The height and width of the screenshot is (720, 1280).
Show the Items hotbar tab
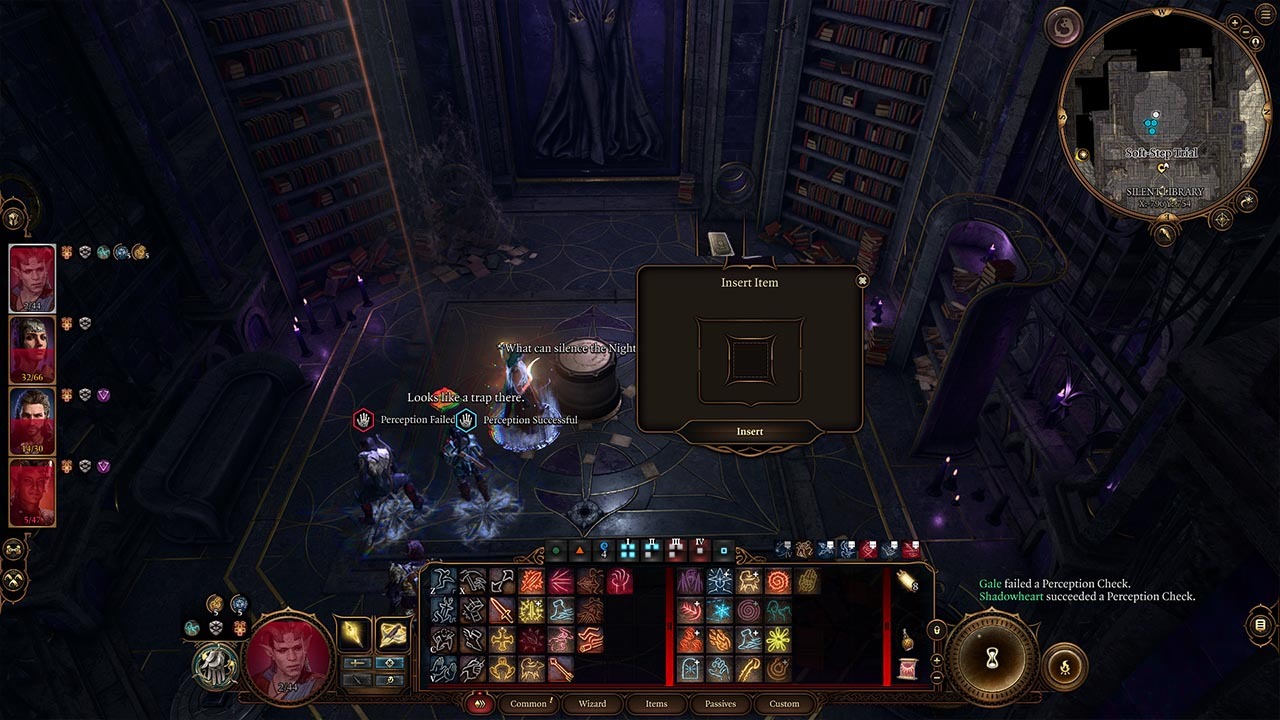pyautogui.click(x=656, y=704)
